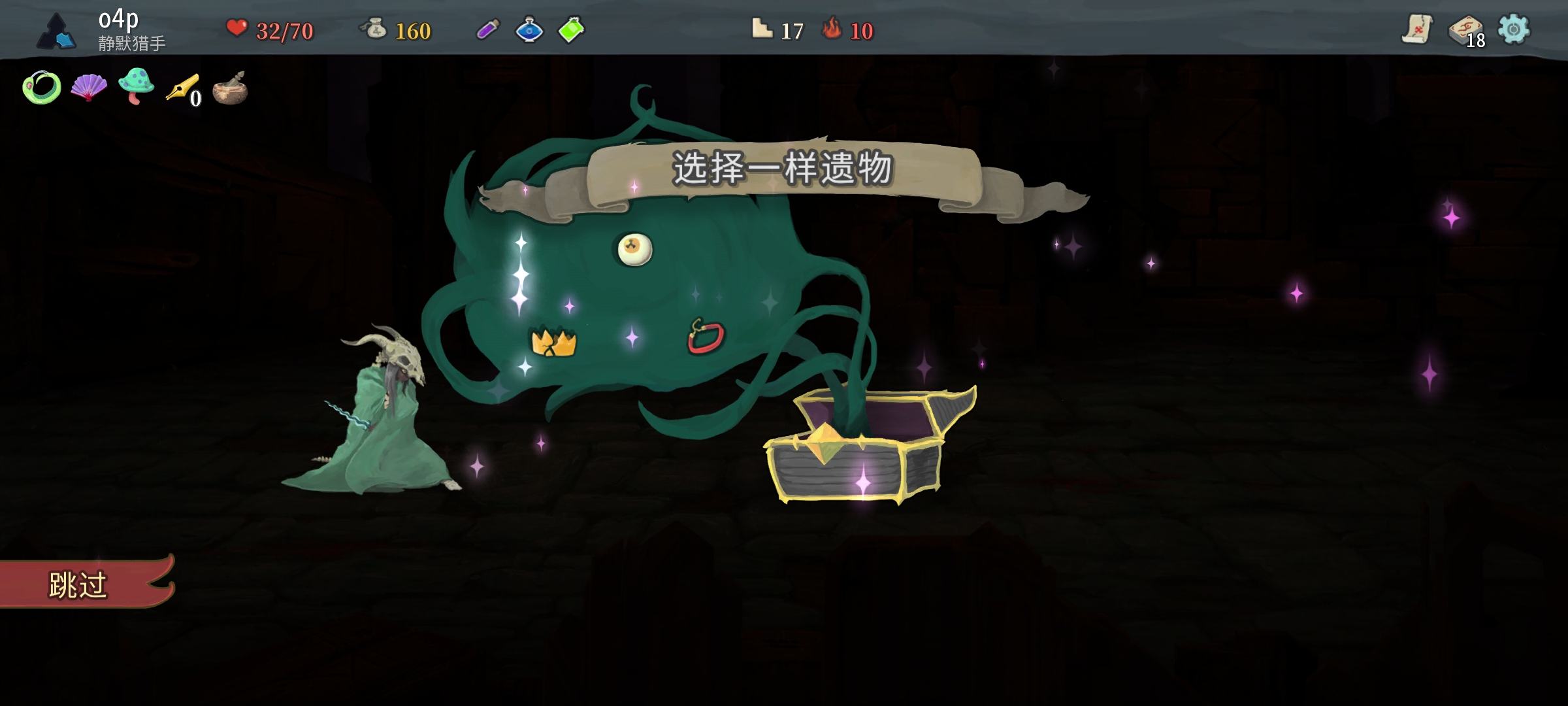This screenshot has width=1568, height=706.
Task: View the deck of 18 cards
Action: click(1465, 31)
